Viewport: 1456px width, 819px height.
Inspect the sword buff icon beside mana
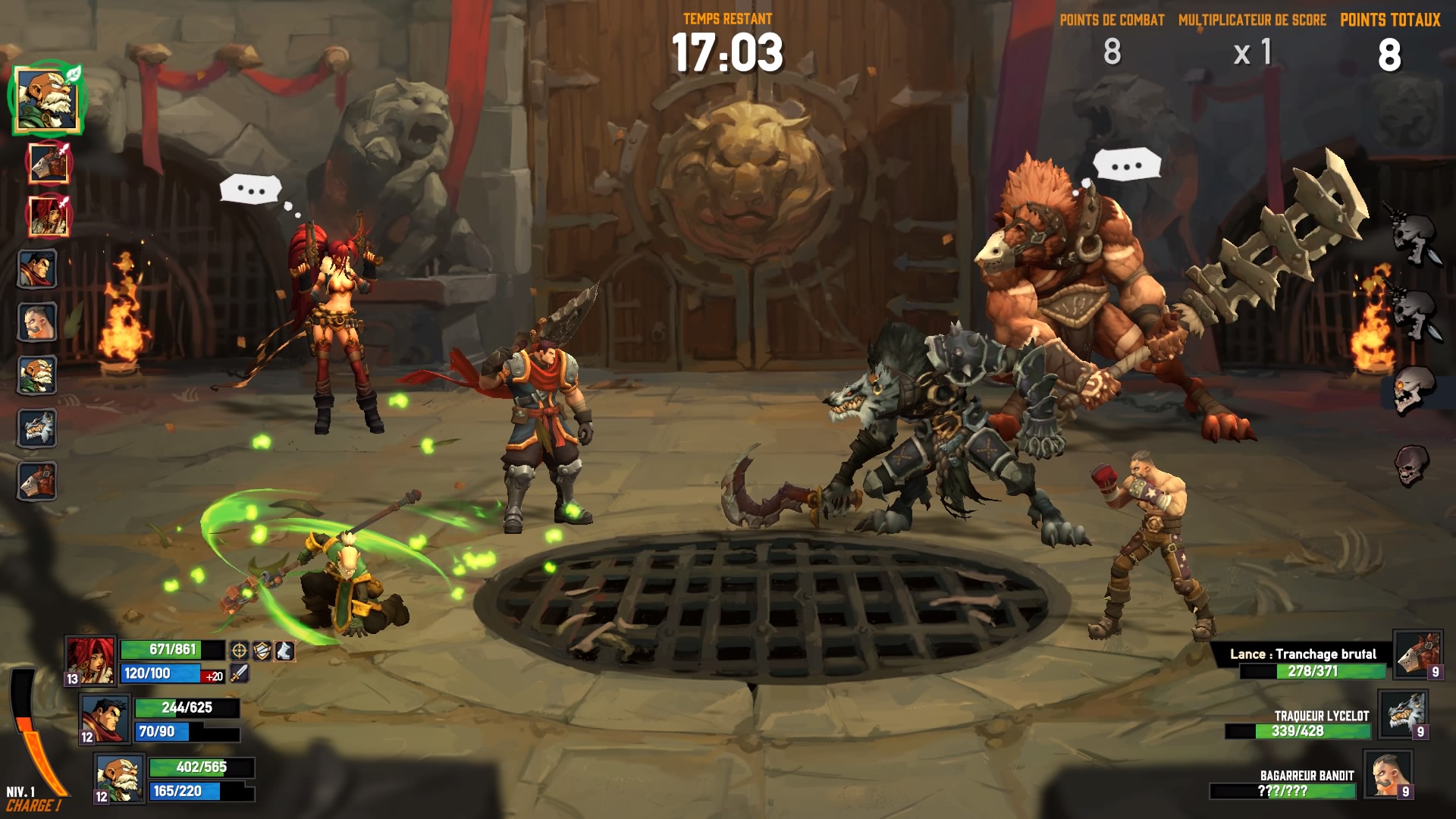[239, 673]
